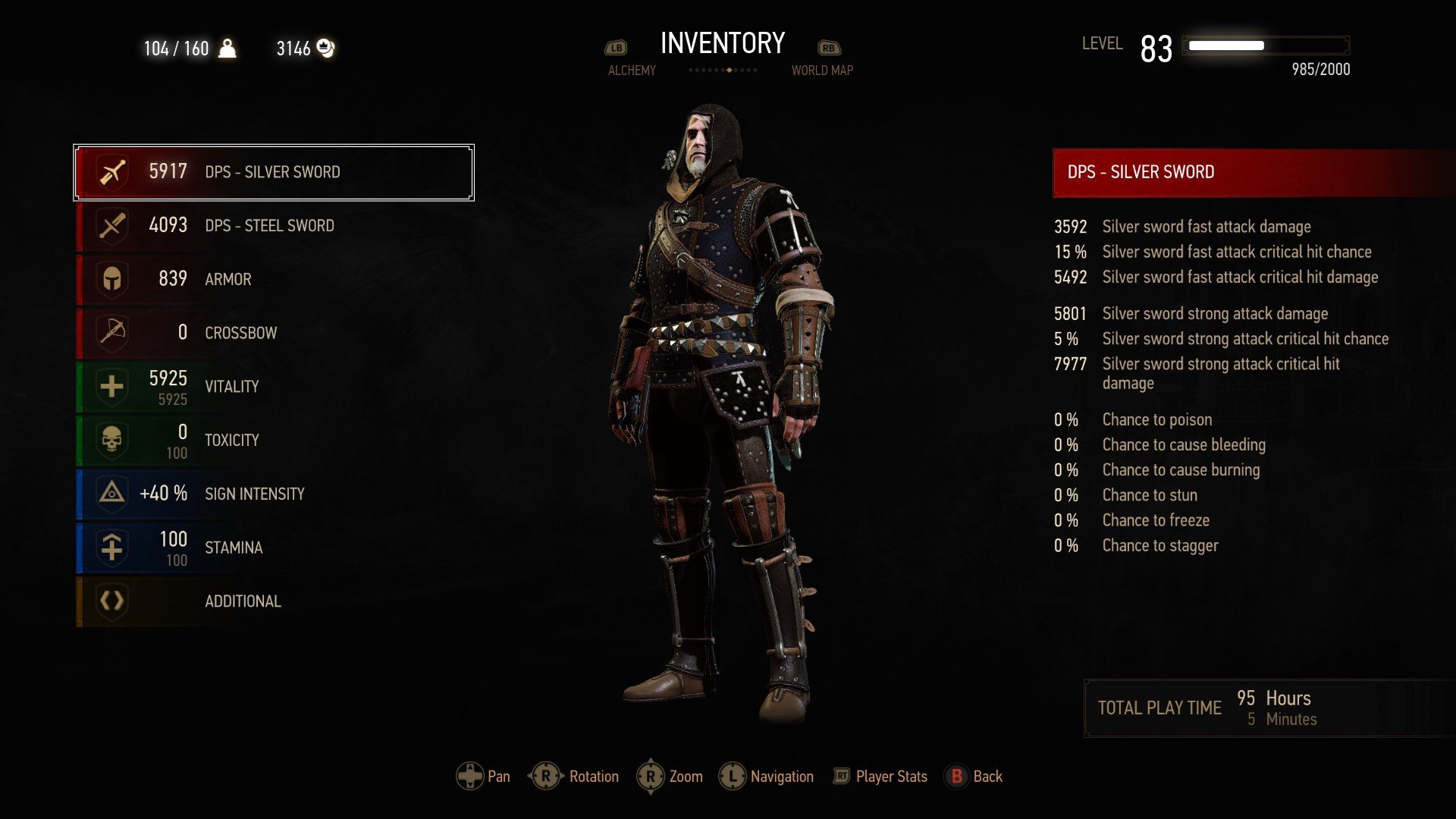View Sign Intensity details

273,494
